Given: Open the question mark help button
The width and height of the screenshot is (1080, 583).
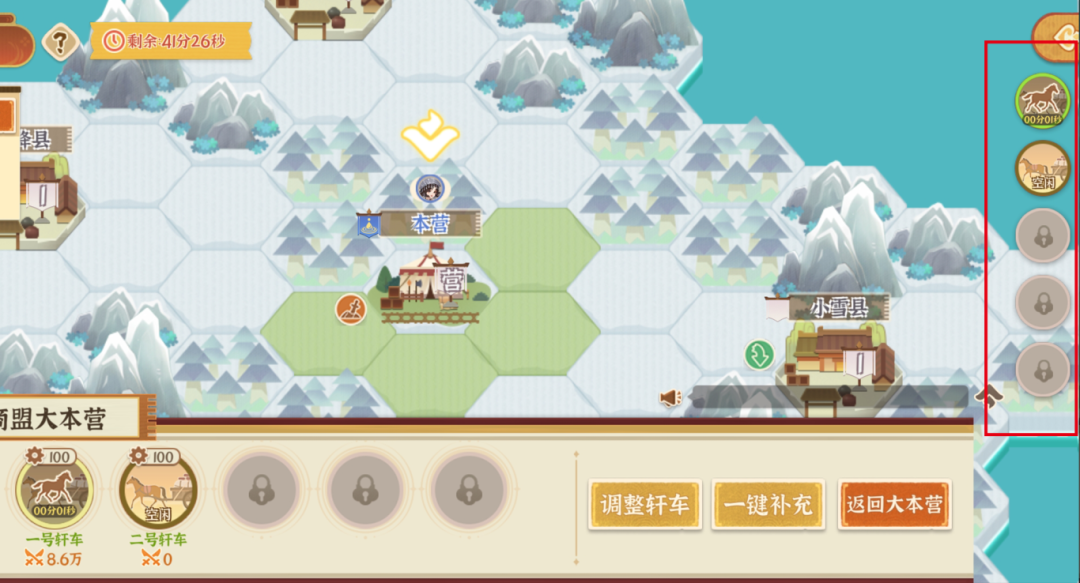Looking at the screenshot, I should (61, 42).
